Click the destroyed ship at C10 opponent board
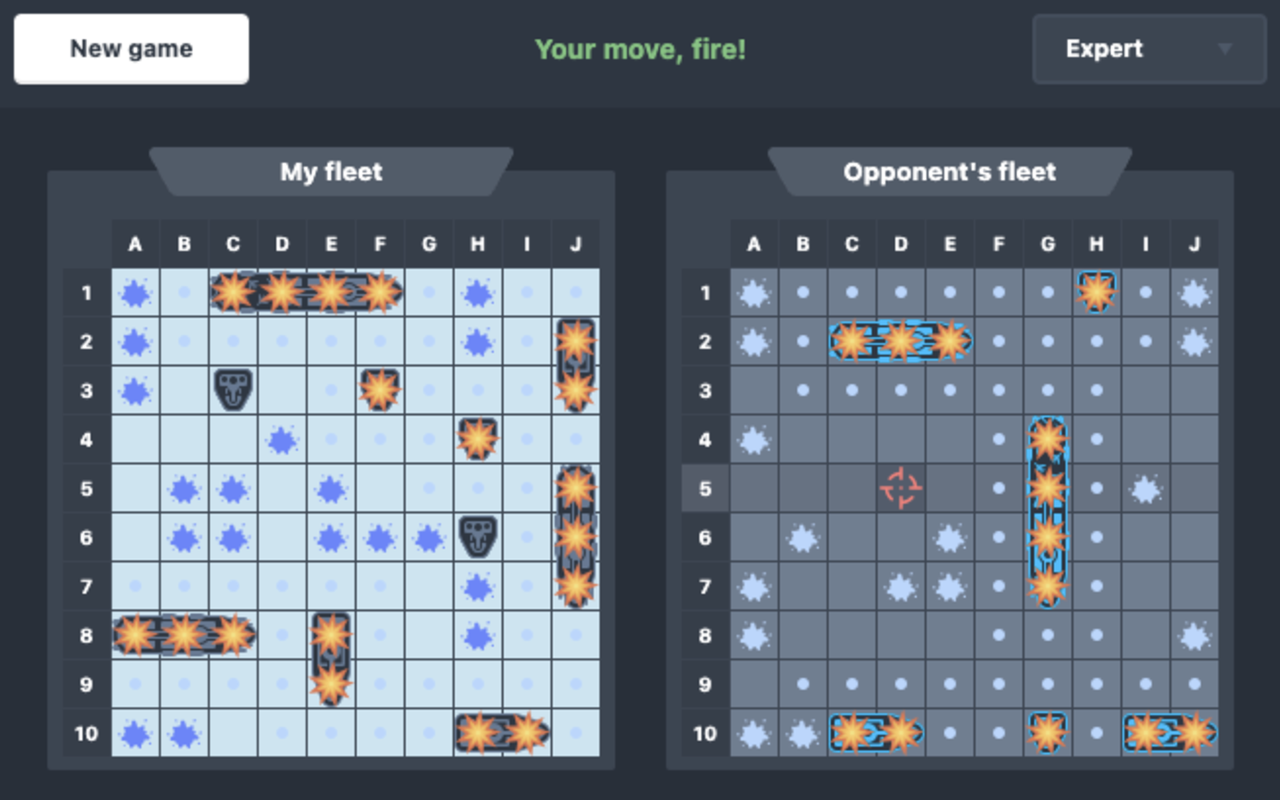Viewport: 1280px width, 800px height. [x=851, y=733]
